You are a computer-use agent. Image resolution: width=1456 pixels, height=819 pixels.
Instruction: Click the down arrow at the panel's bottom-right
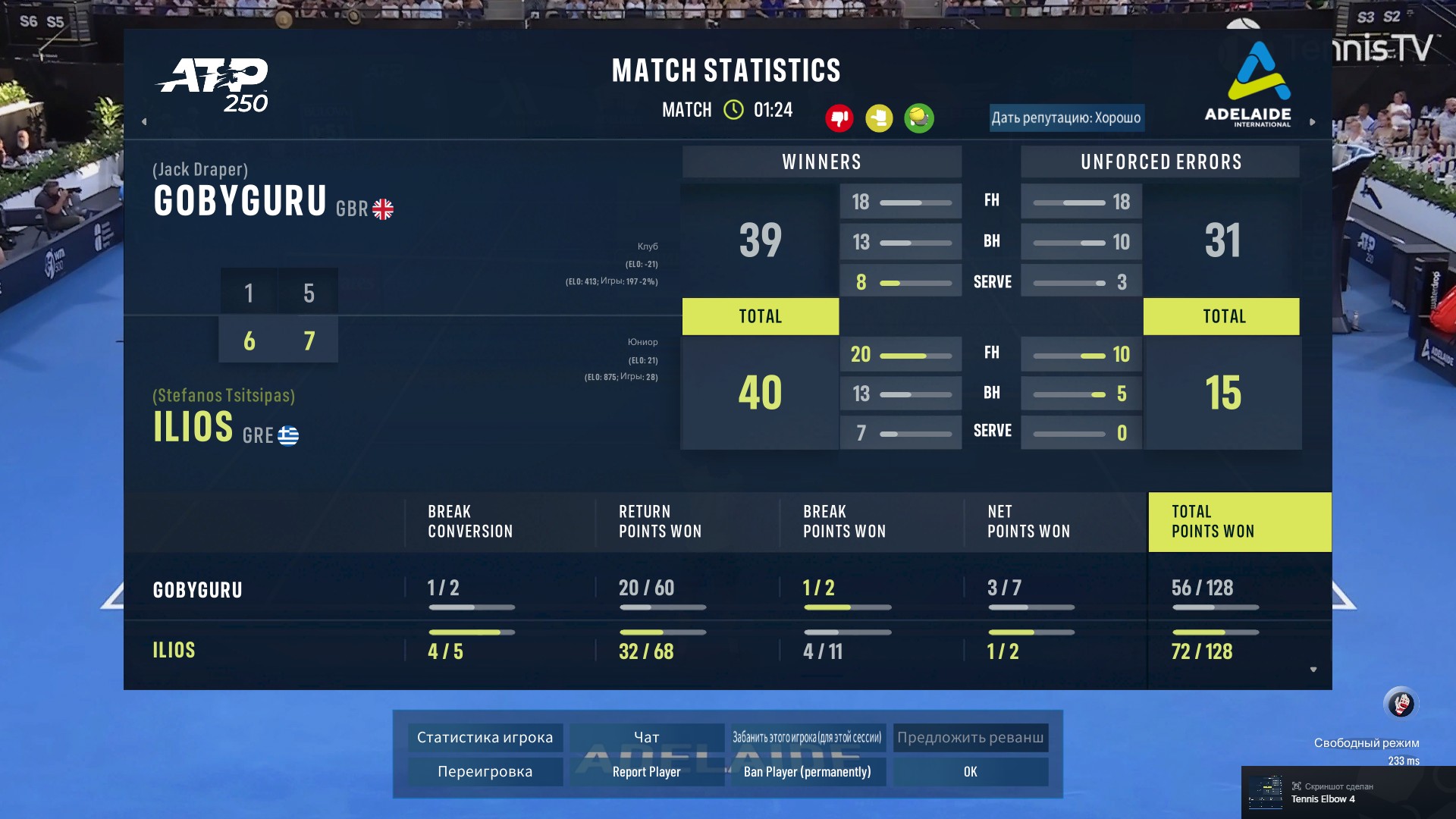pyautogui.click(x=1313, y=670)
